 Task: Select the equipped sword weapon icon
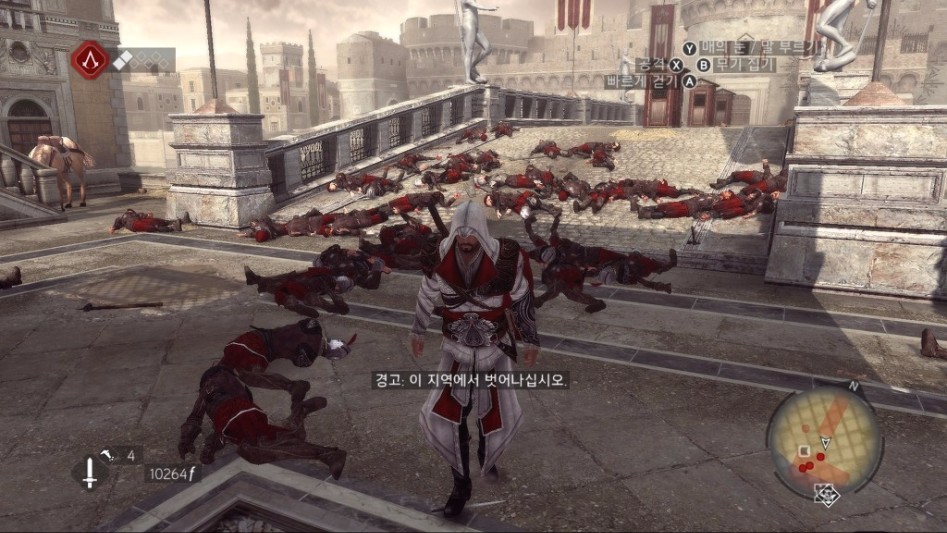point(90,472)
